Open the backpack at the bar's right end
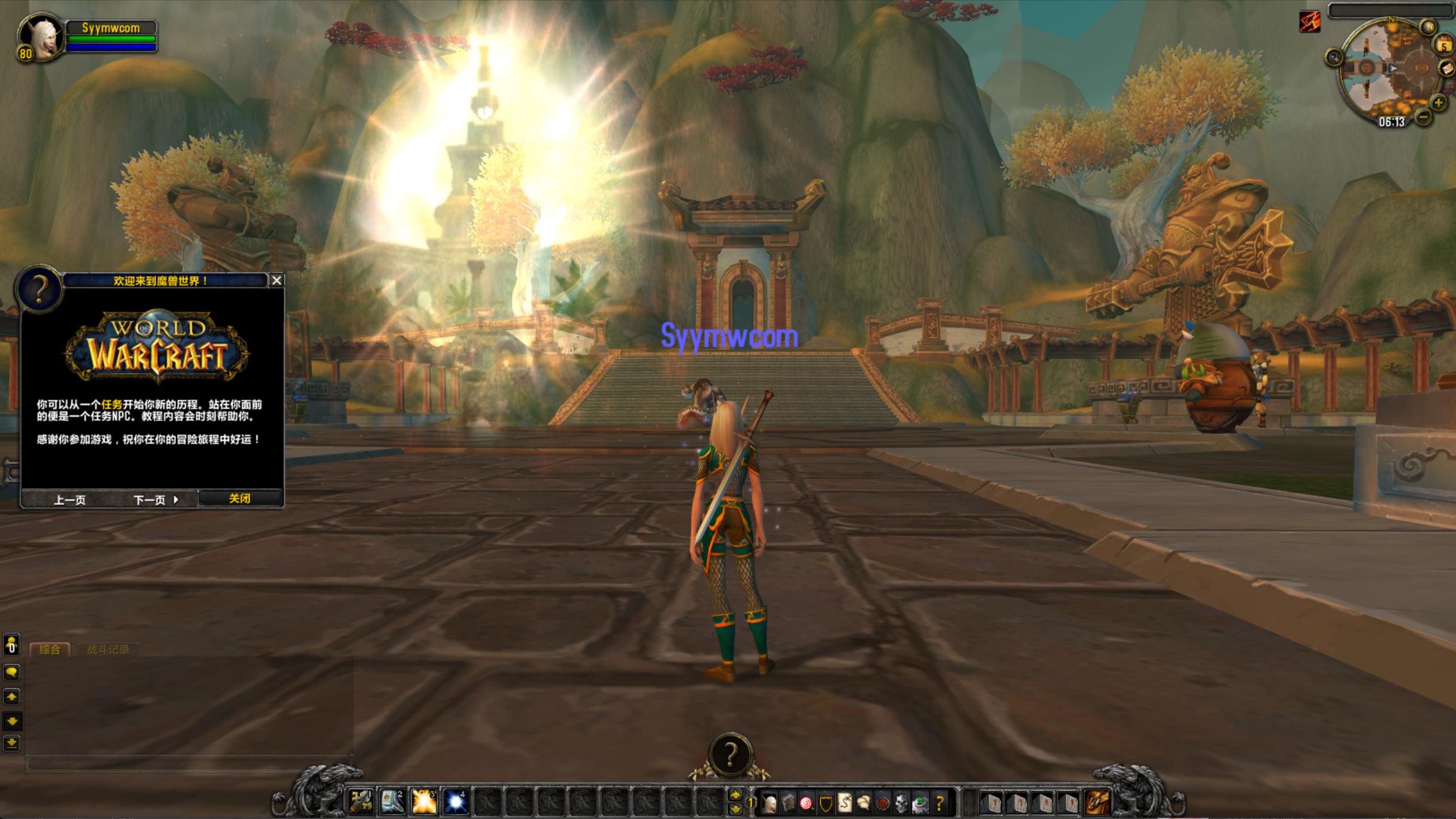This screenshot has width=1456, height=819. [1098, 802]
